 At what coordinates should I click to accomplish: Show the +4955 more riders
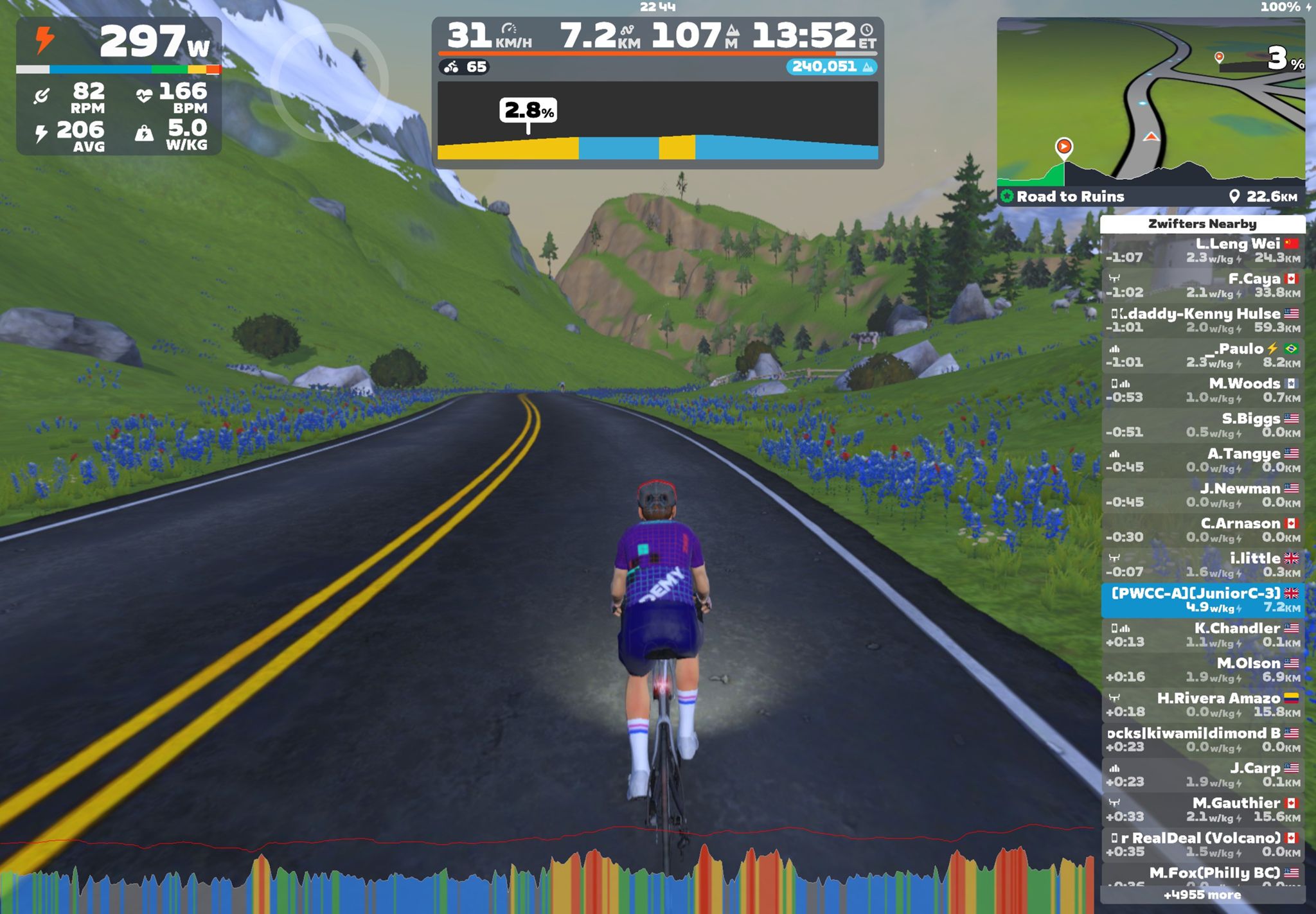[1202, 895]
